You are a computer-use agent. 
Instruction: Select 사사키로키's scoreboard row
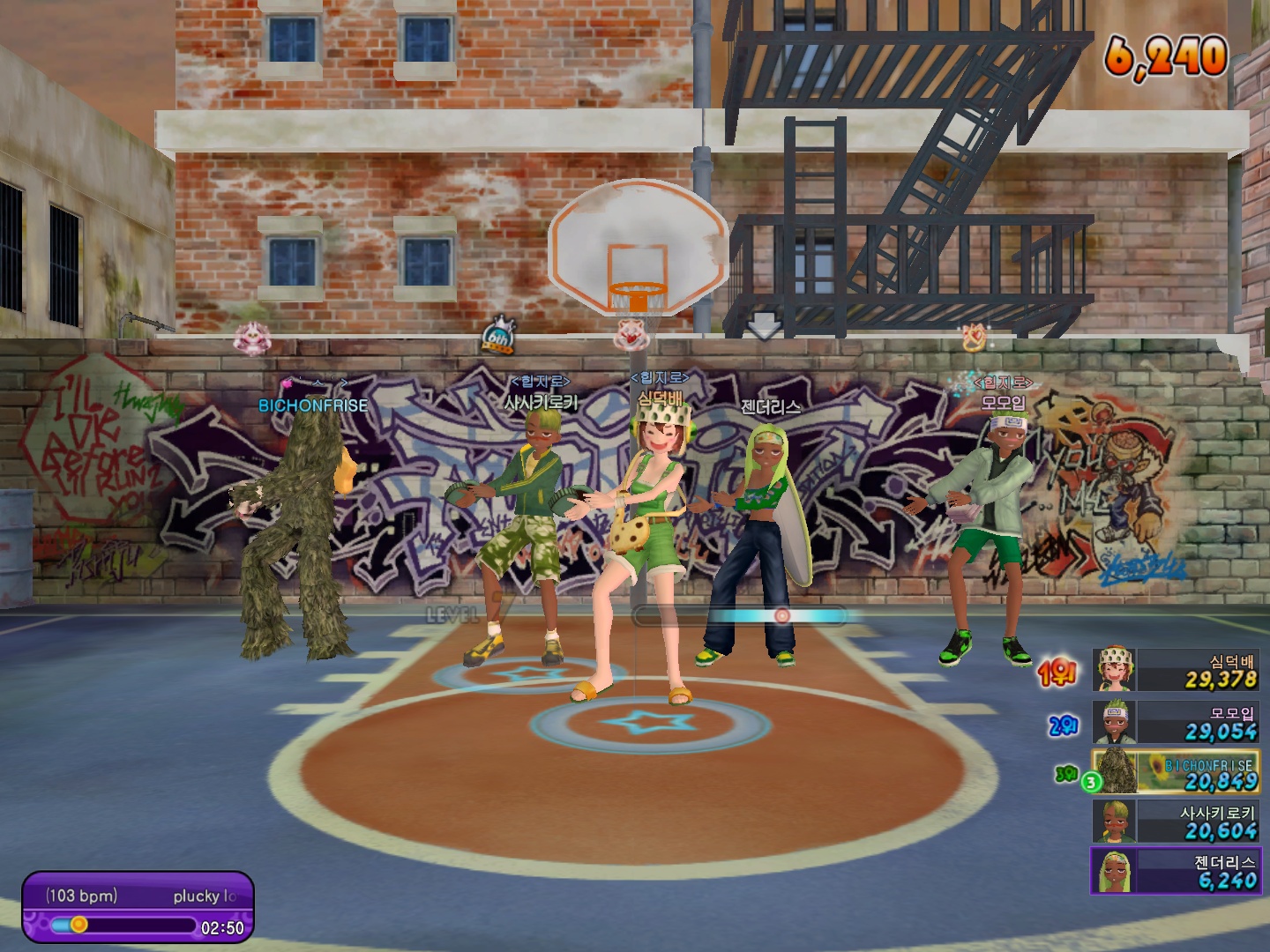[1176, 822]
